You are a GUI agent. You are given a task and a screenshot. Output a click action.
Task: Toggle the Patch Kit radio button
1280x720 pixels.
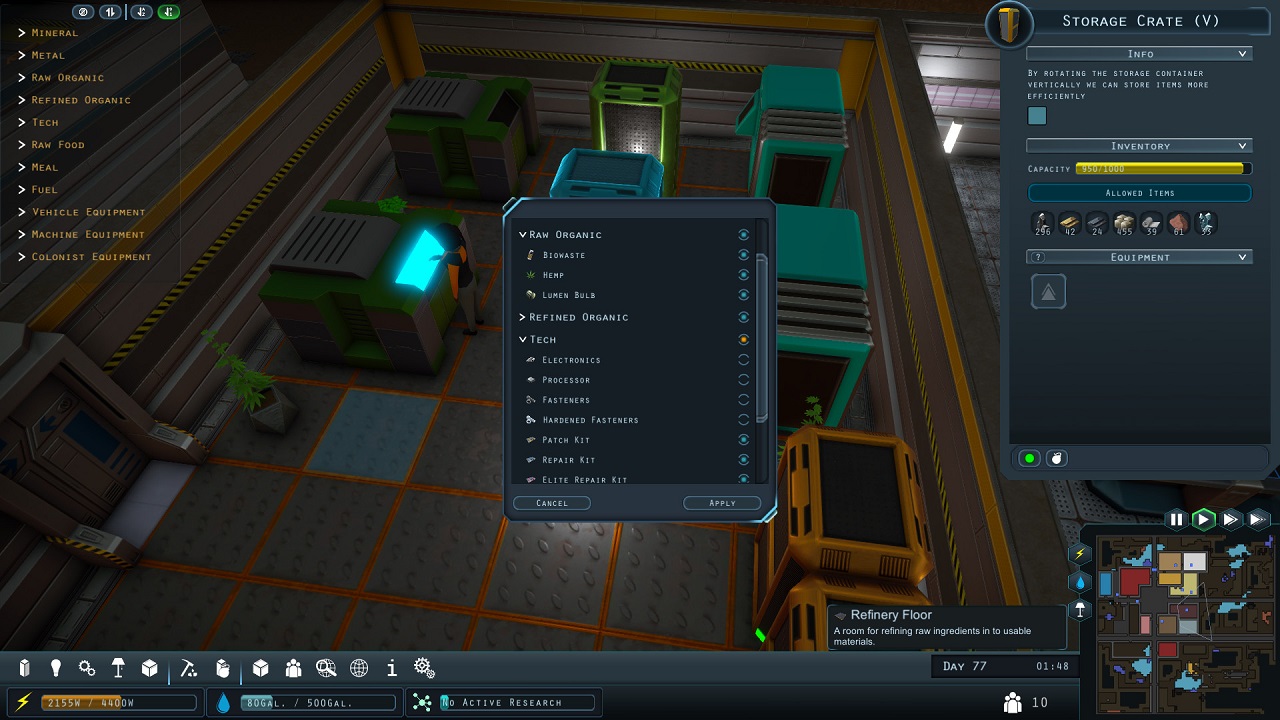pyautogui.click(x=744, y=440)
